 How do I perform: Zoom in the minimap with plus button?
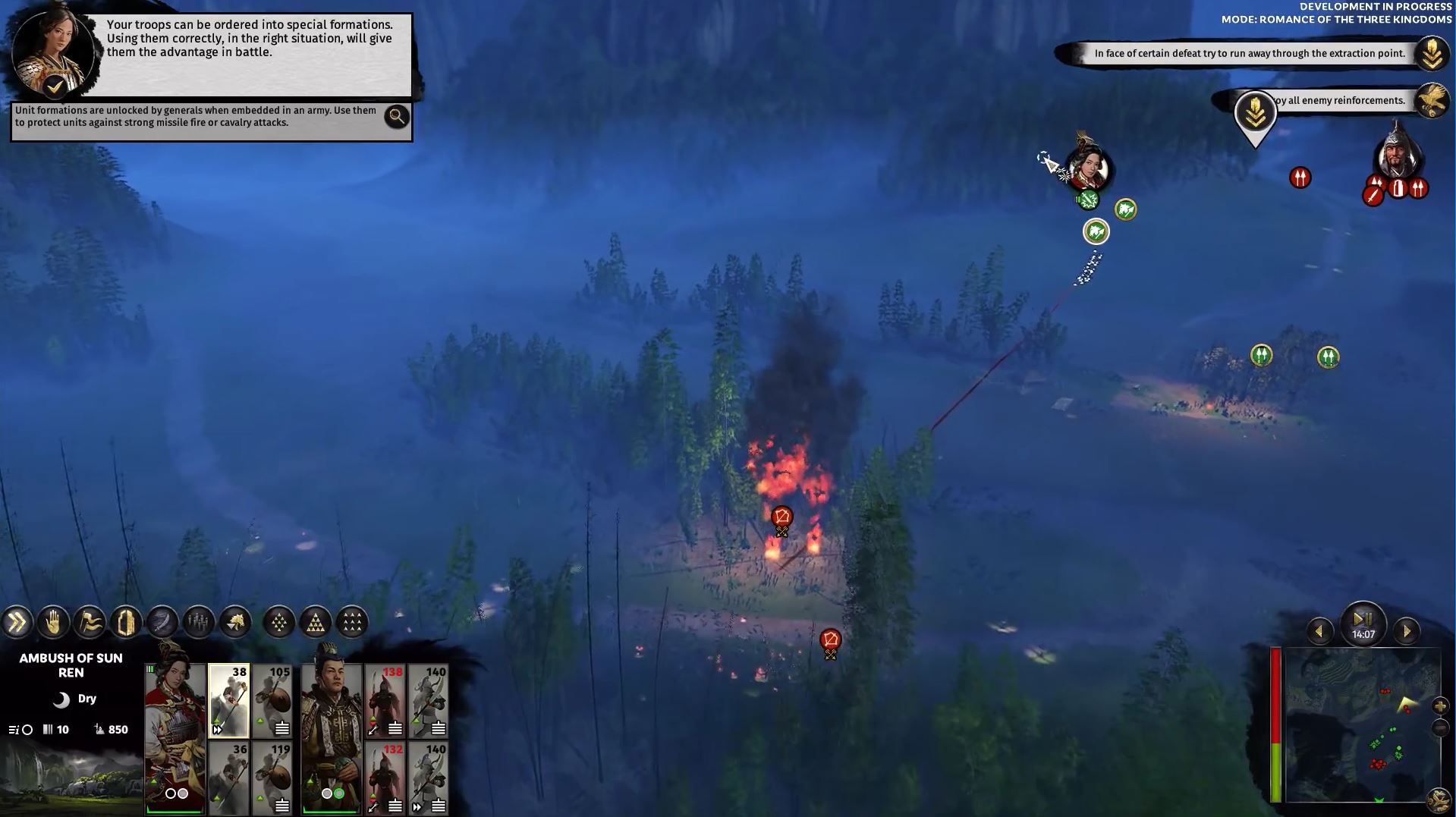(x=1440, y=706)
